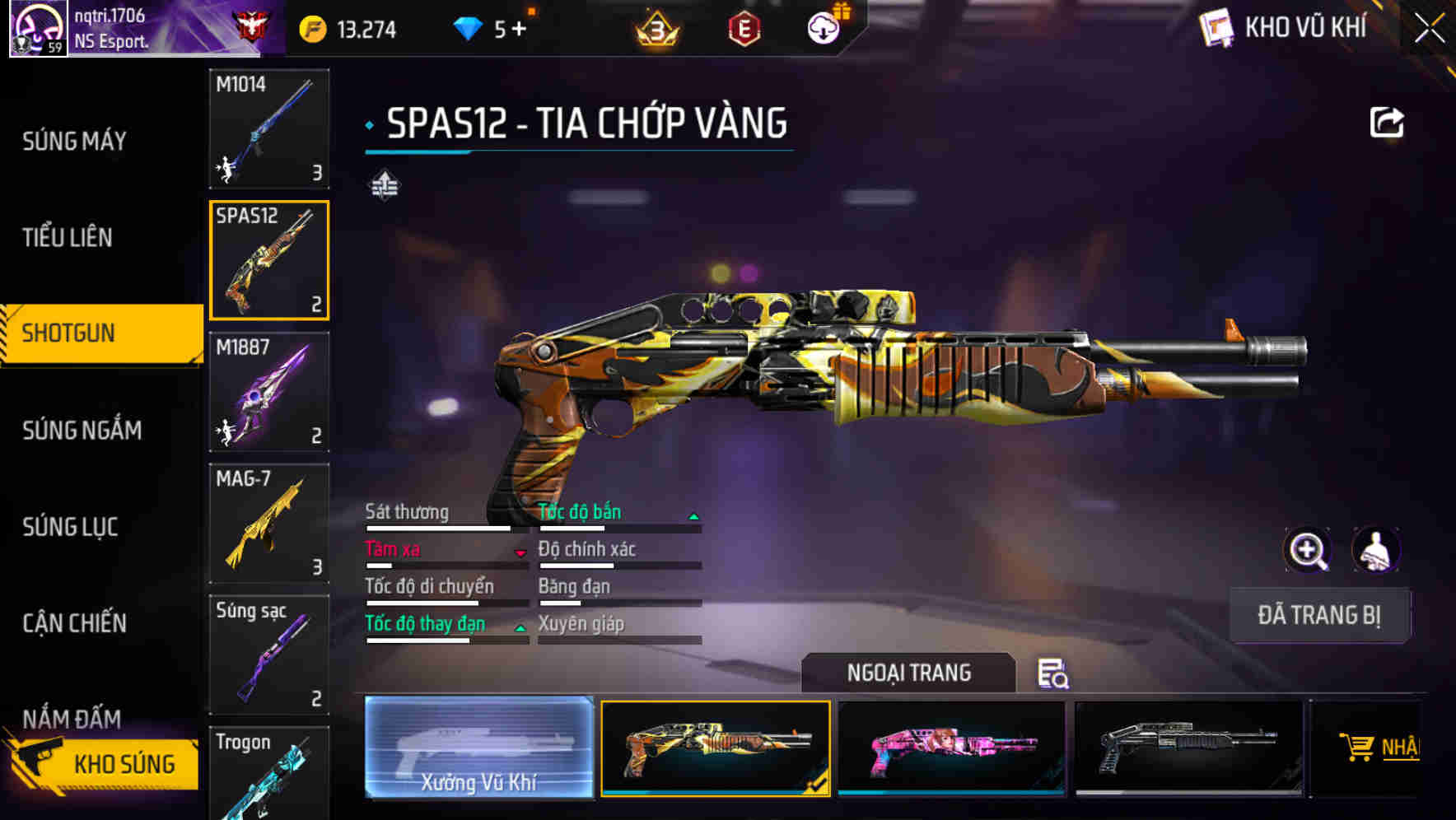
Task: Close the weapon armory screen
Action: point(1429,29)
